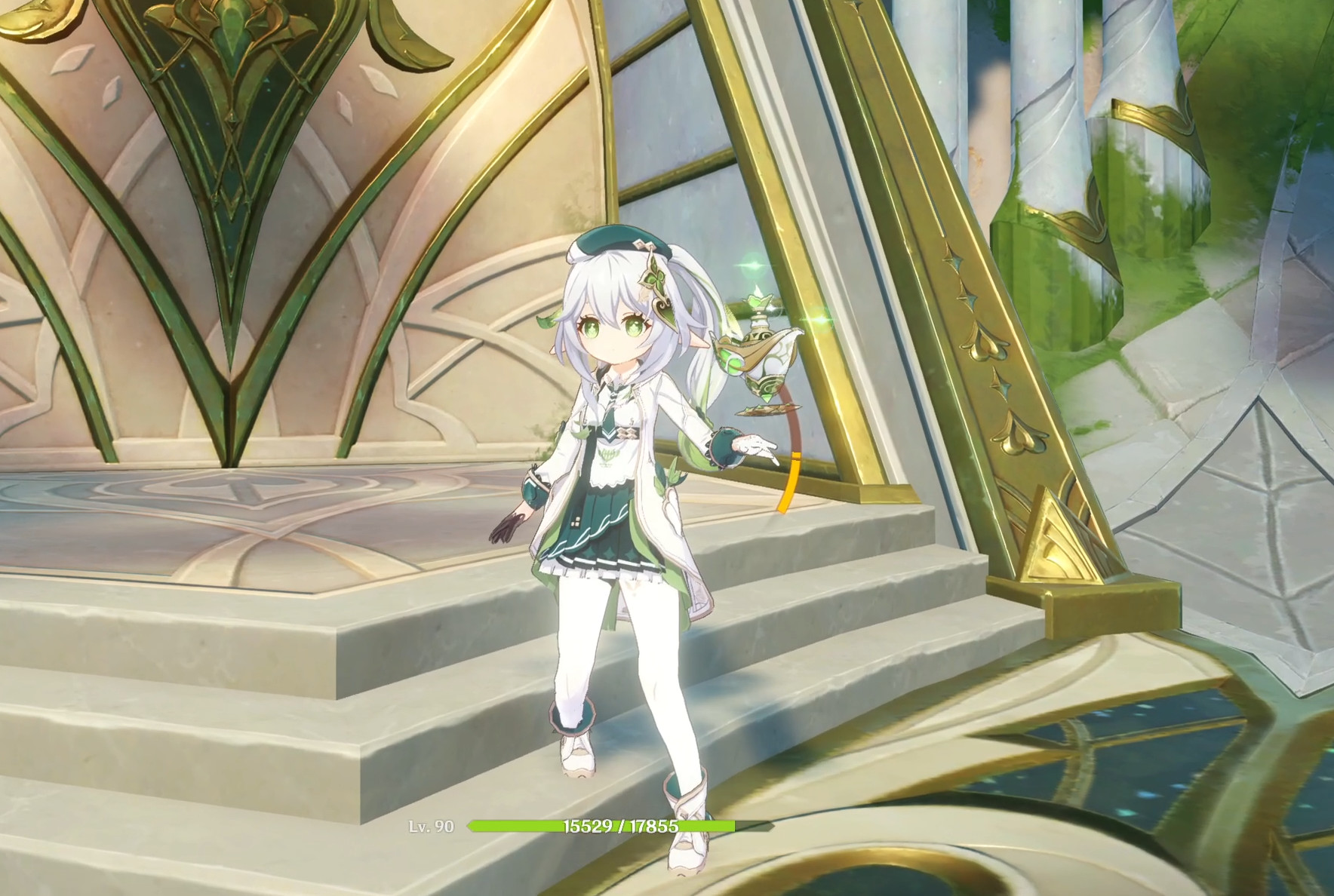This screenshot has width=1334, height=896.
Task: Click Nahida's dark glove hanging at her side
Action: [x=507, y=528]
